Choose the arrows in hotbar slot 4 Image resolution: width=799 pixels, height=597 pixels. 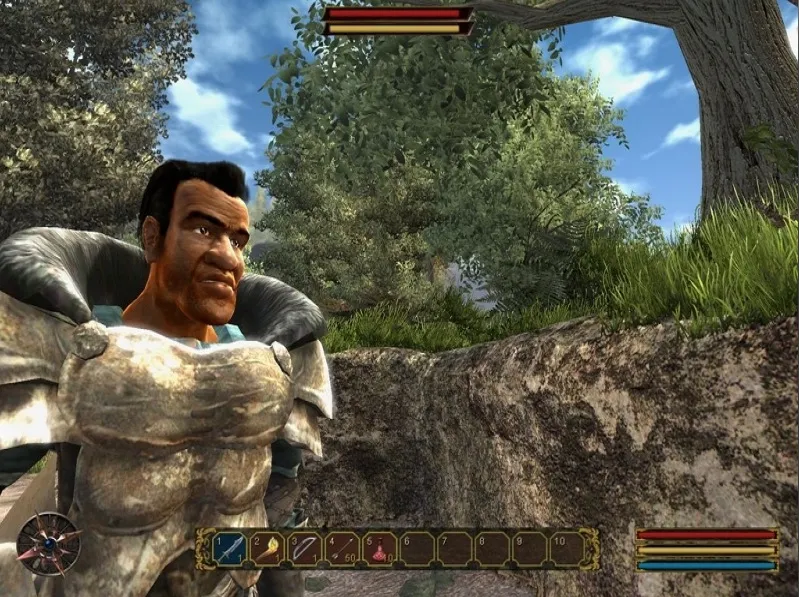click(x=342, y=549)
